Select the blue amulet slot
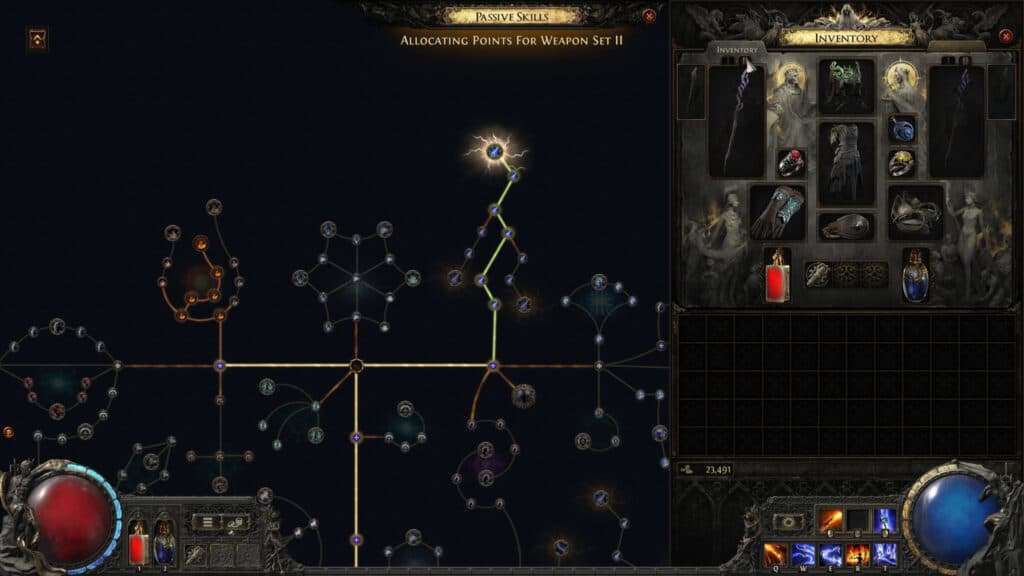The width and height of the screenshot is (1024, 576). (902, 129)
